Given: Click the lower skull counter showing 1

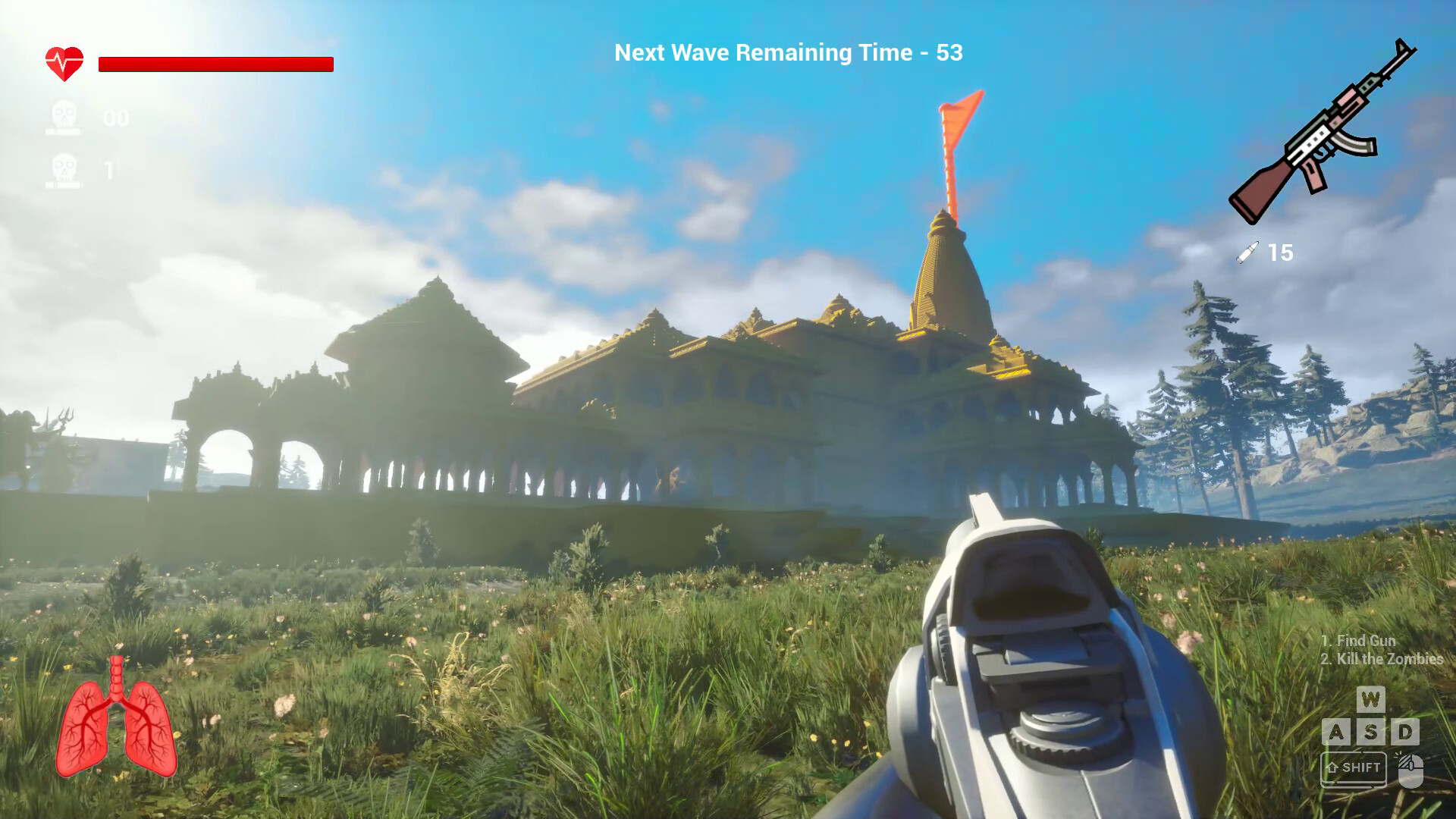Looking at the screenshot, I should point(64,168).
